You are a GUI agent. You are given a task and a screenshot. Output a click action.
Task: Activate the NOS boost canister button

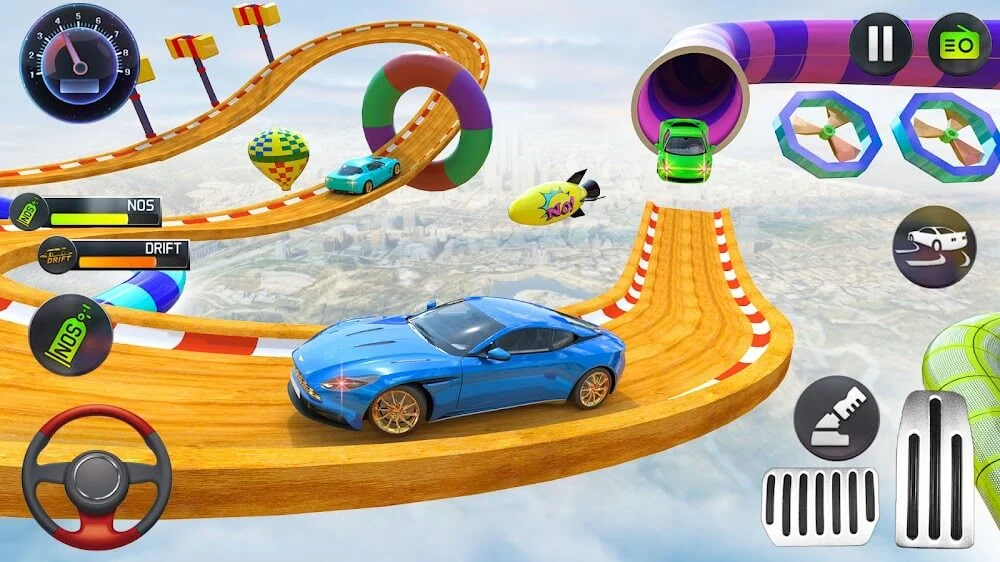70,336
